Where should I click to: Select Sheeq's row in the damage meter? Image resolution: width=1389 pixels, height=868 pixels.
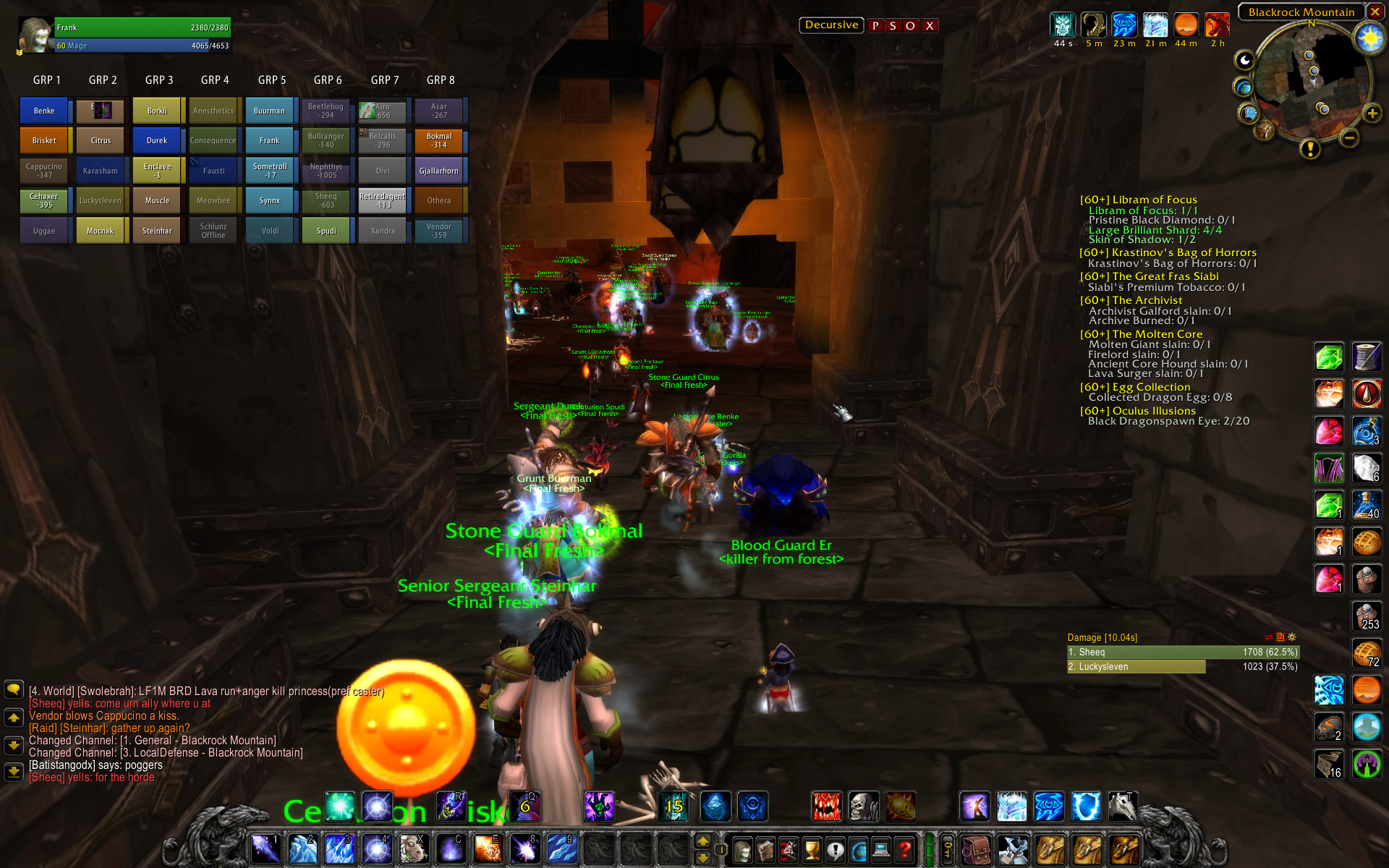click(1182, 652)
